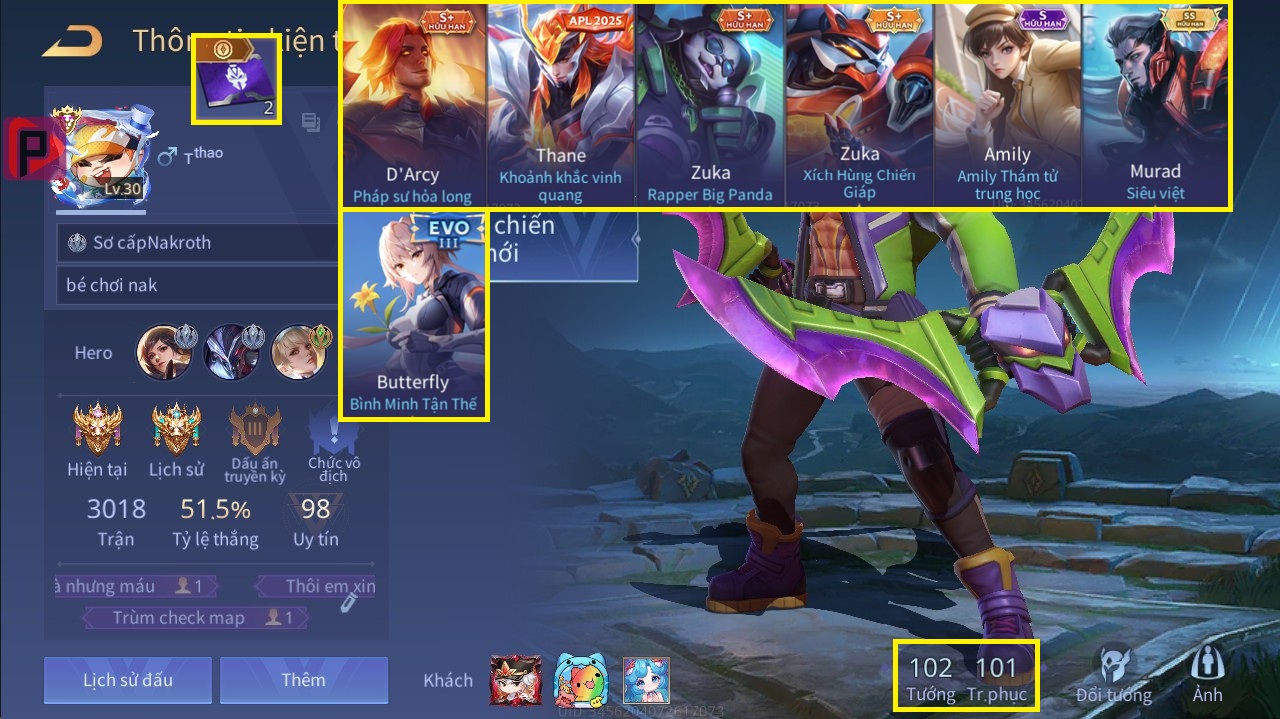The width and height of the screenshot is (1280, 719).
Task: Open the Tướng hero count list
Action: pos(930,678)
